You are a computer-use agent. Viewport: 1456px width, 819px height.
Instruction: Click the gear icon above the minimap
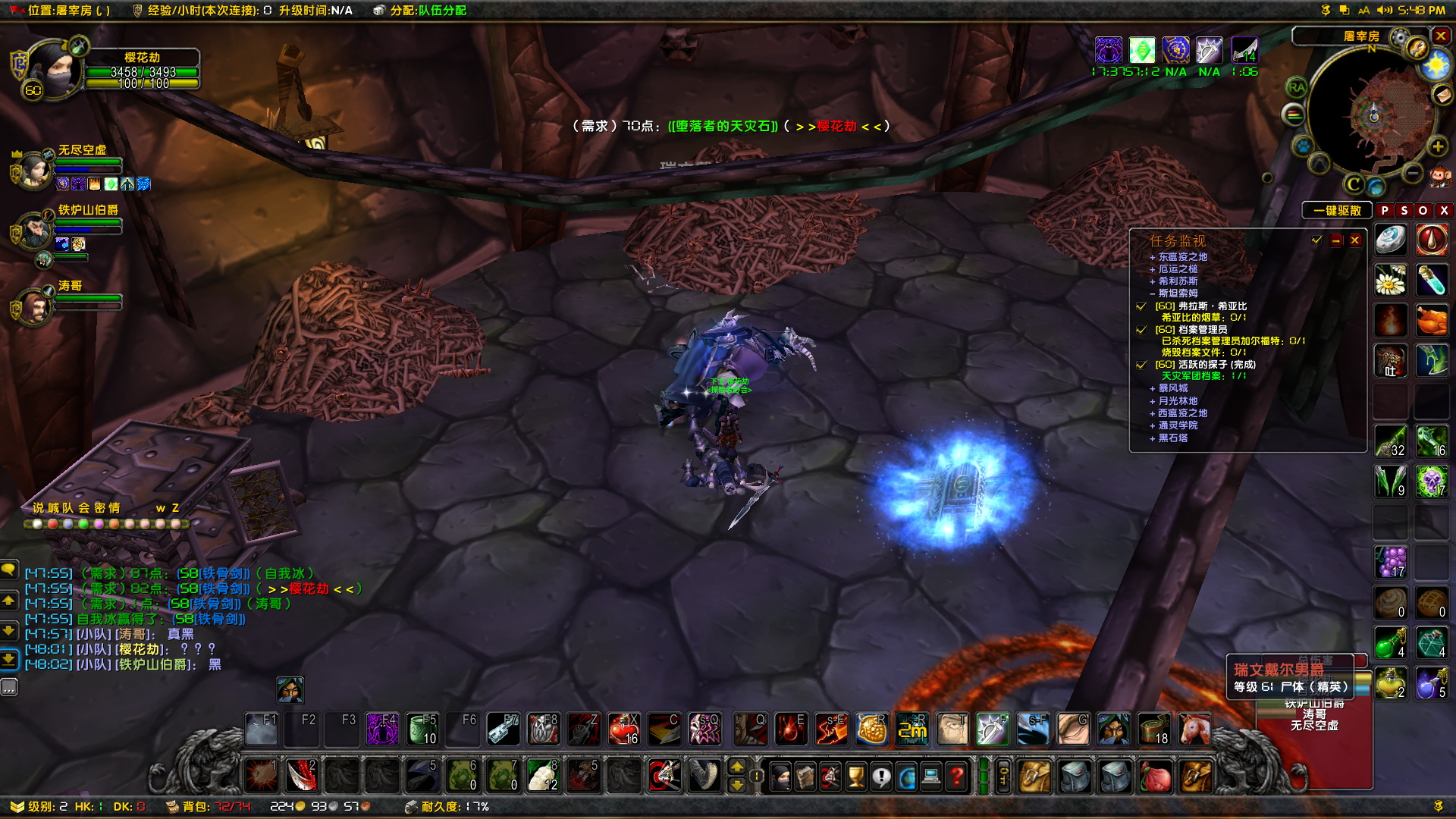click(1398, 36)
